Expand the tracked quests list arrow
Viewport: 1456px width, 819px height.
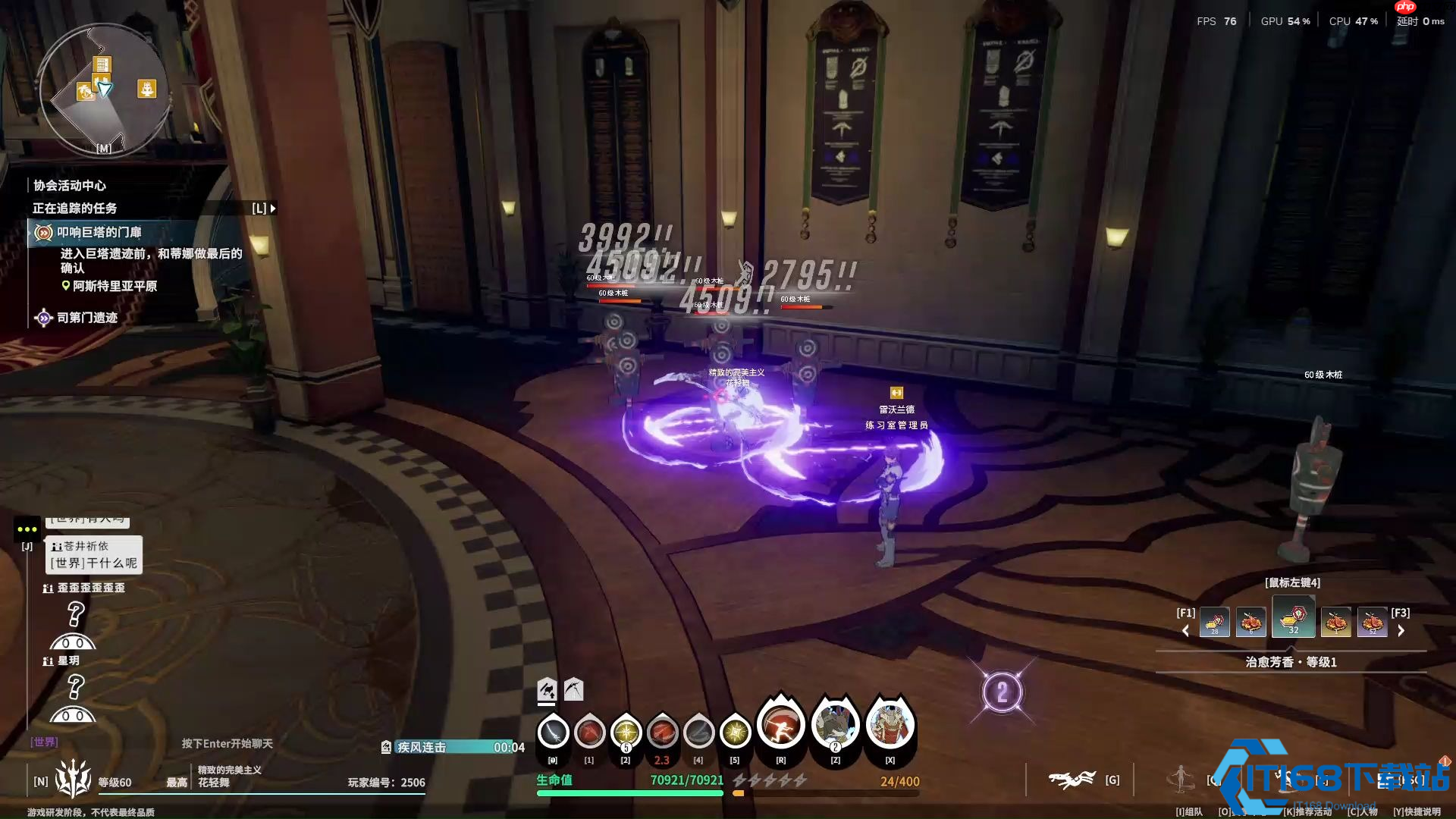[x=273, y=208]
